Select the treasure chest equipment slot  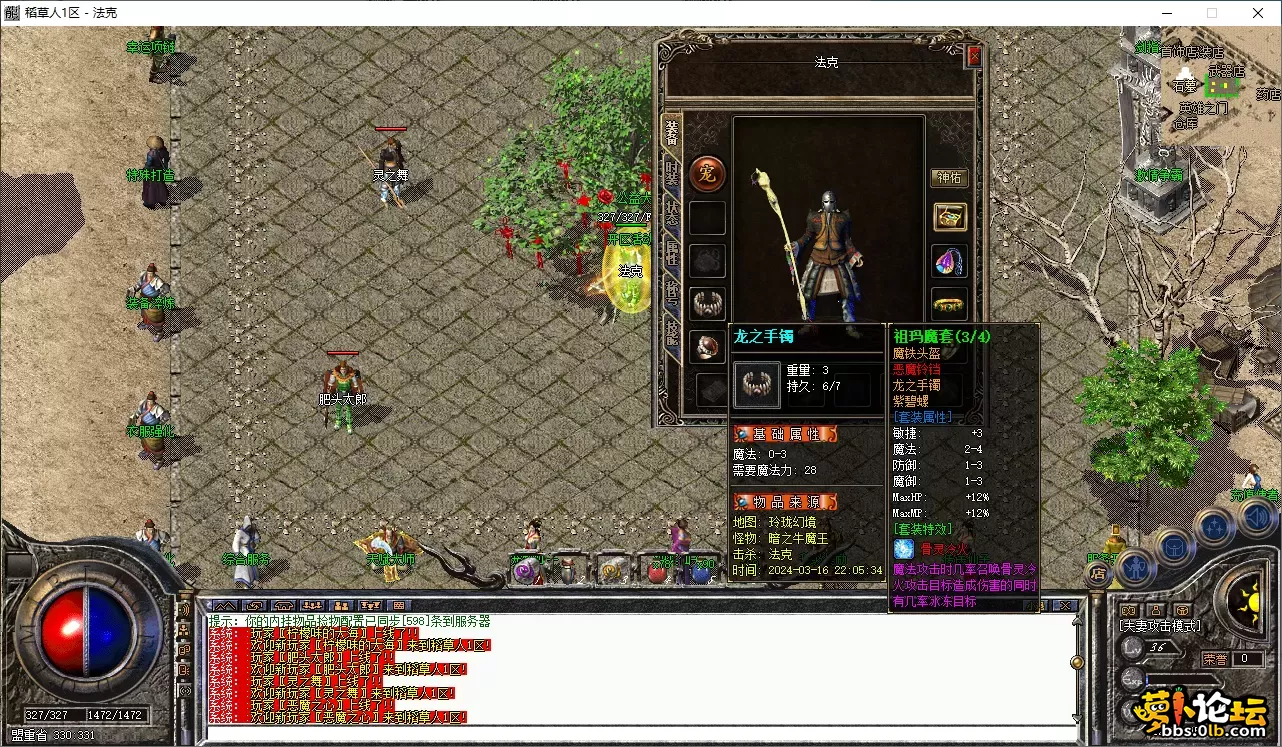click(949, 217)
